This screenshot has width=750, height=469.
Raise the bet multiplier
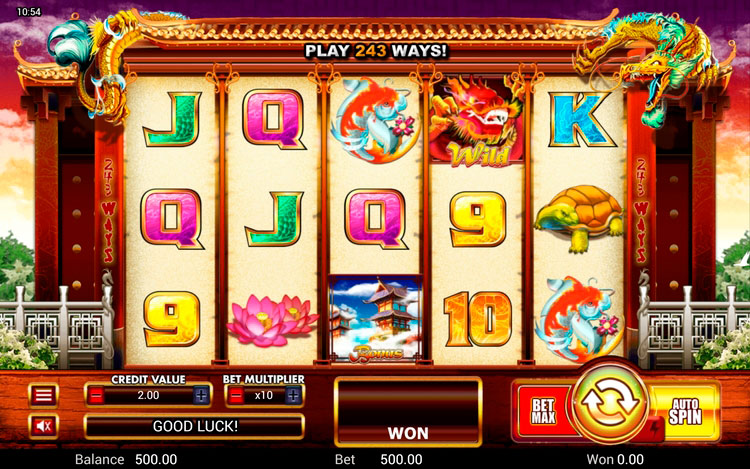(293, 395)
